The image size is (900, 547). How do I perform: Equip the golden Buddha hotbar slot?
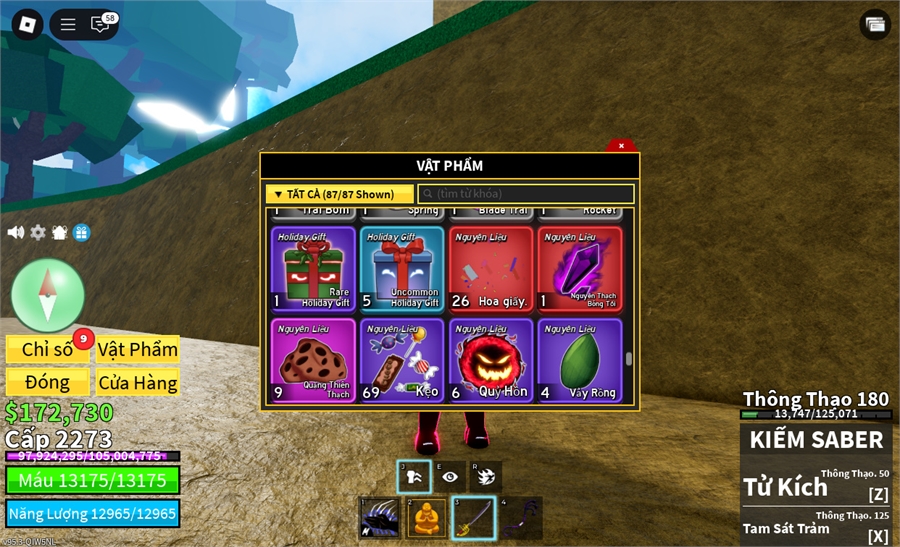(426, 518)
